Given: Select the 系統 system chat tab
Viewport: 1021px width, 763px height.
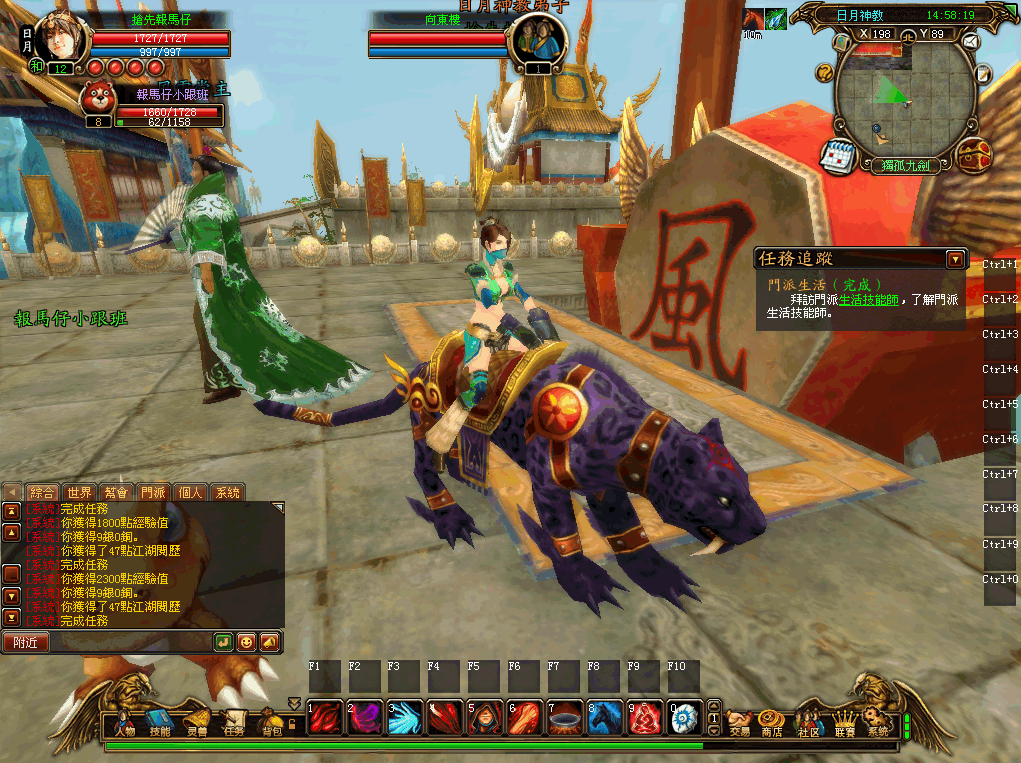Looking at the screenshot, I should [x=228, y=492].
